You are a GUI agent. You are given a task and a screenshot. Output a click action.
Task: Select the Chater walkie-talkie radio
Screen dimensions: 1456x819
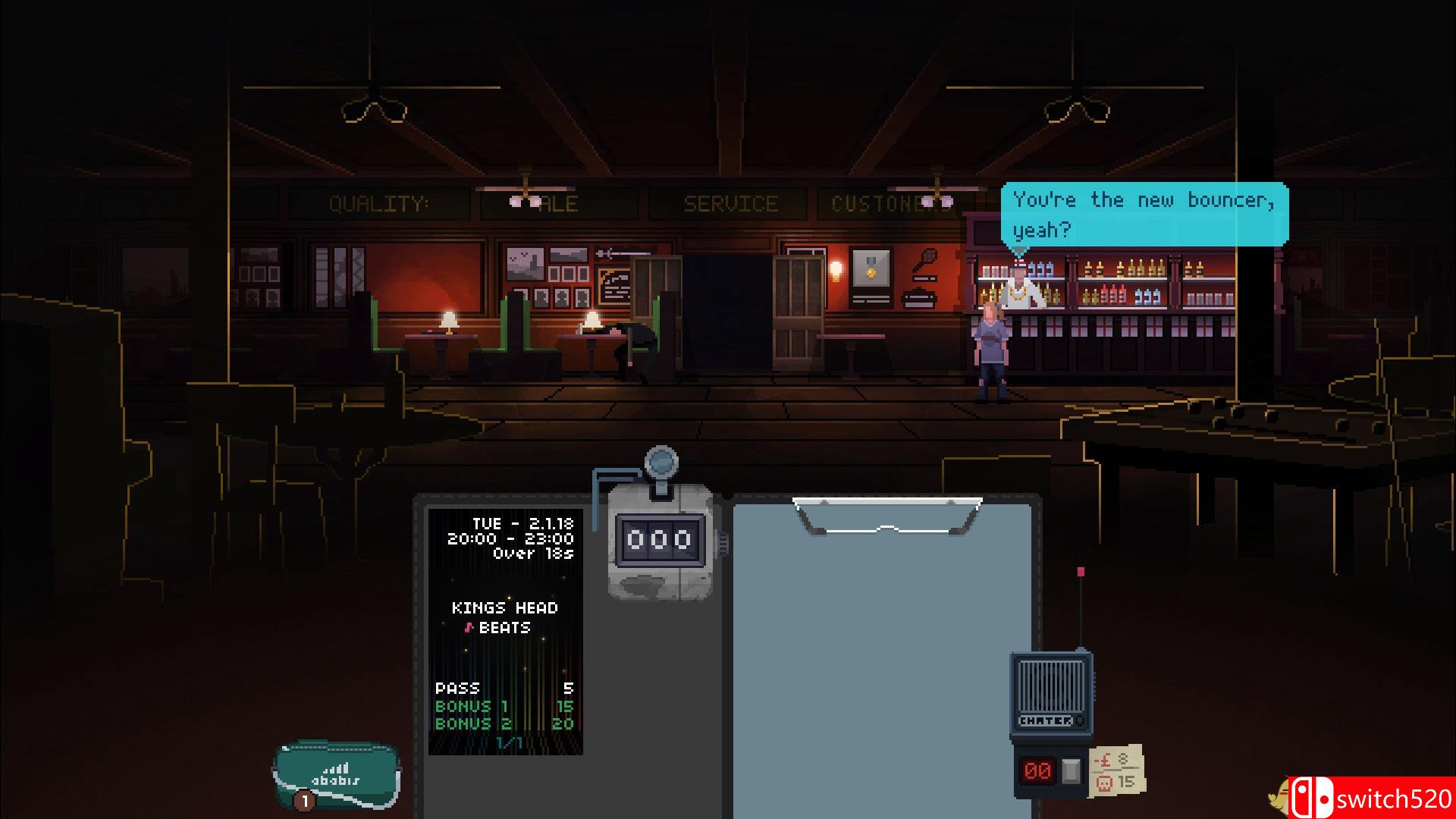click(1051, 694)
